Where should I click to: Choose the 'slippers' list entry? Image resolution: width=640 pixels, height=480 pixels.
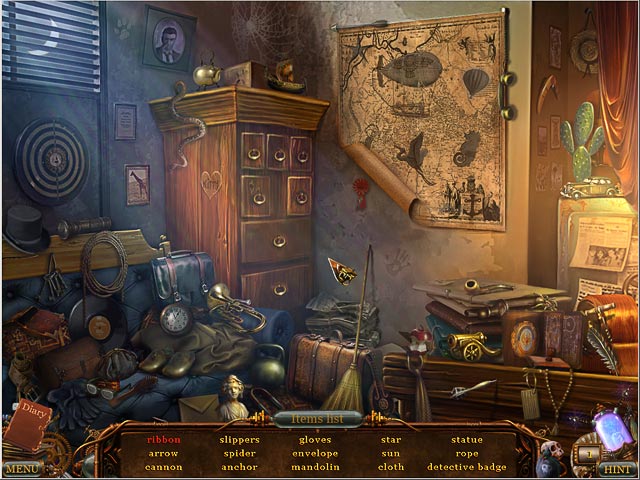click(x=239, y=439)
